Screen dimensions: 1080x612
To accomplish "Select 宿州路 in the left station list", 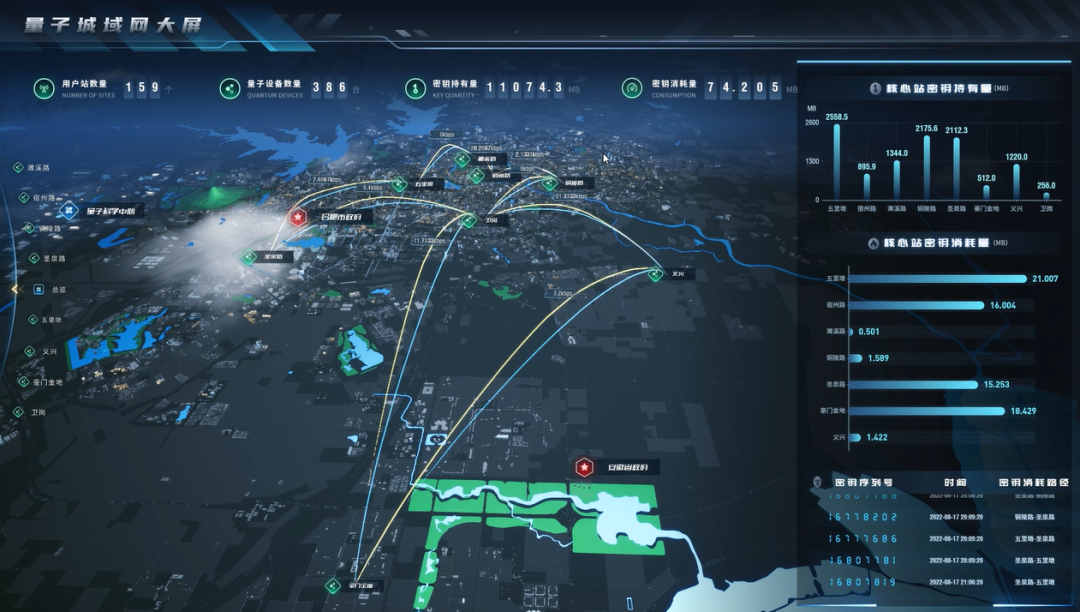I will (40, 198).
